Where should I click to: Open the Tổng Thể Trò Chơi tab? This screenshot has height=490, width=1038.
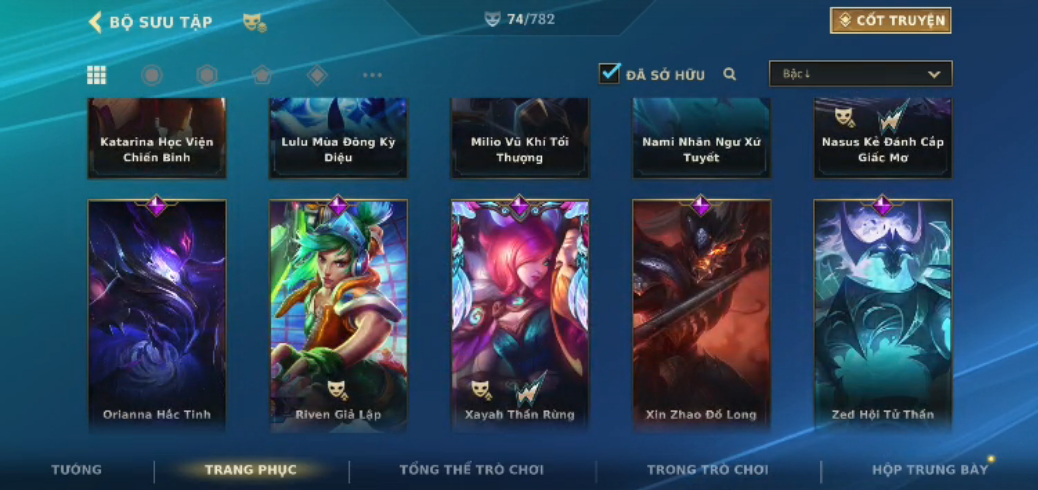tap(471, 470)
